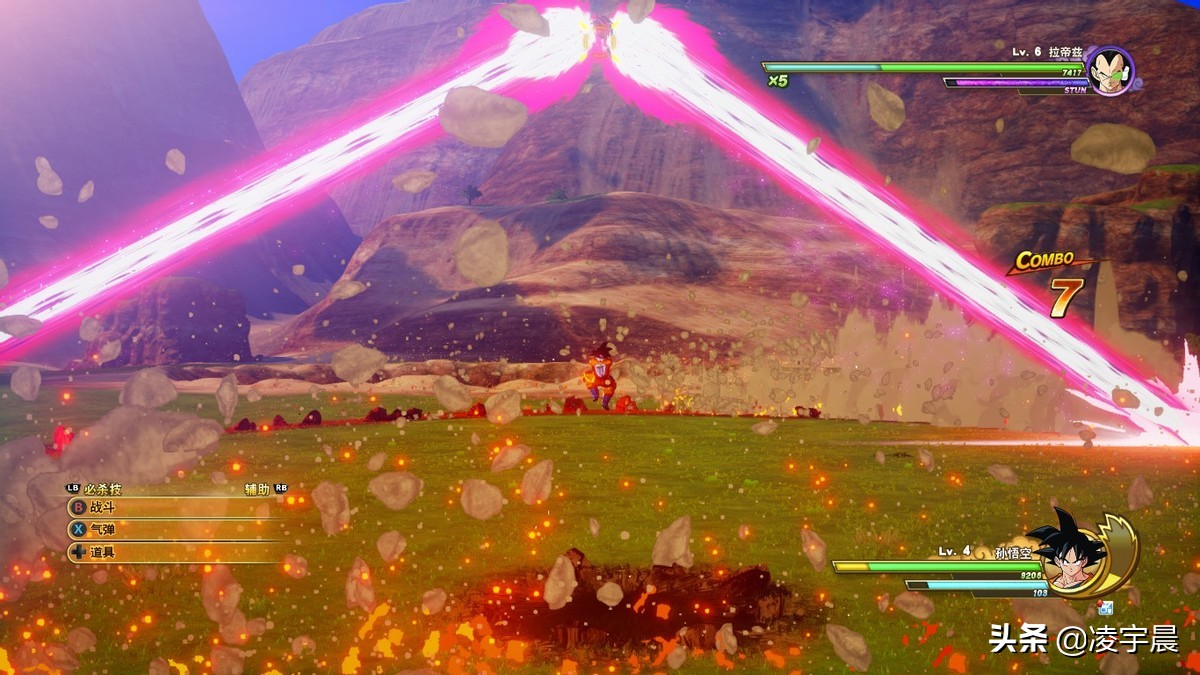Viewport: 1200px width, 675px height.
Task: Click Raditz's enemy portrait icon
Action: click(1109, 70)
